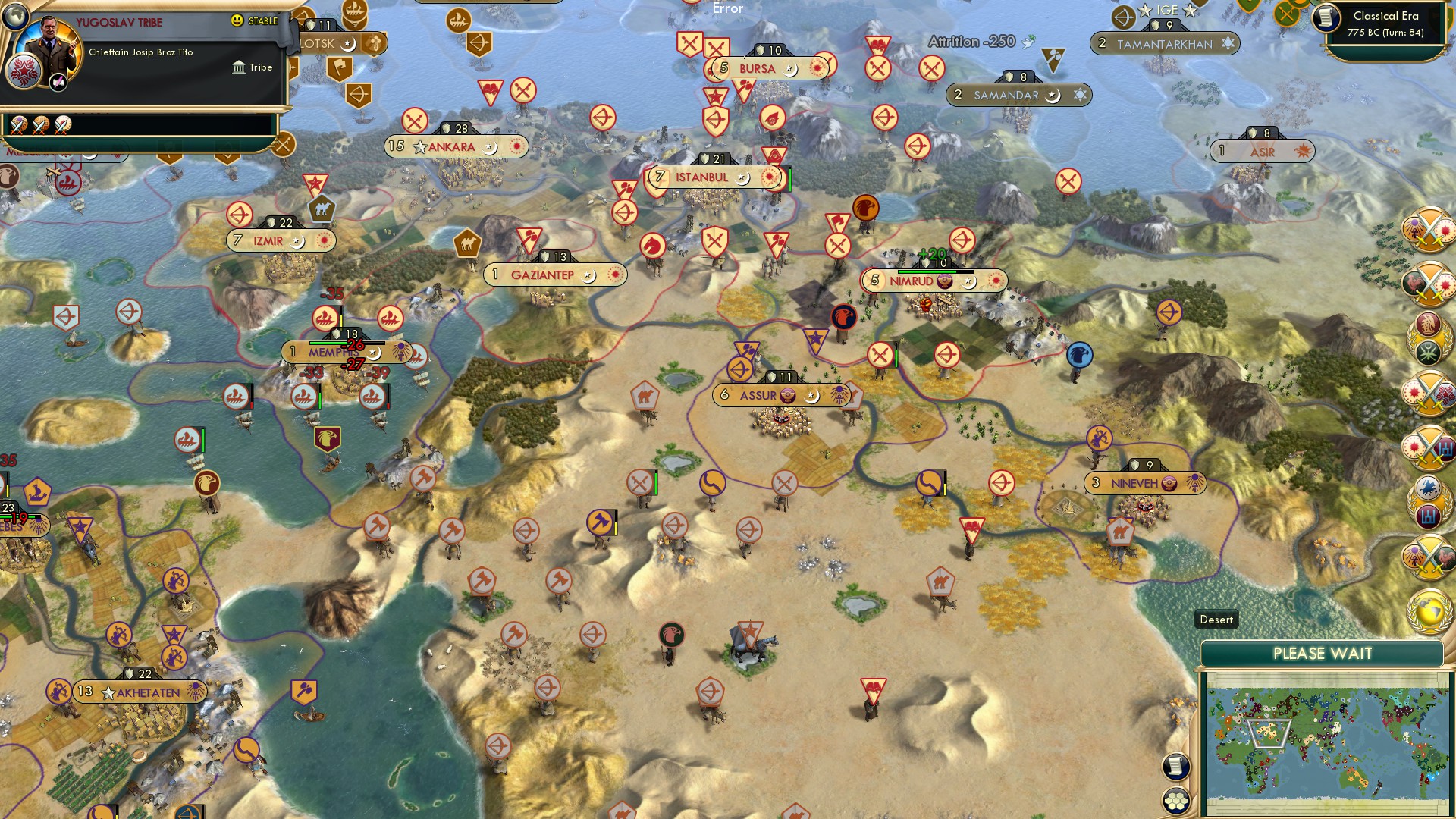
Task: Toggle the hex grid overlay icon near the minimap
Action: click(1175, 800)
